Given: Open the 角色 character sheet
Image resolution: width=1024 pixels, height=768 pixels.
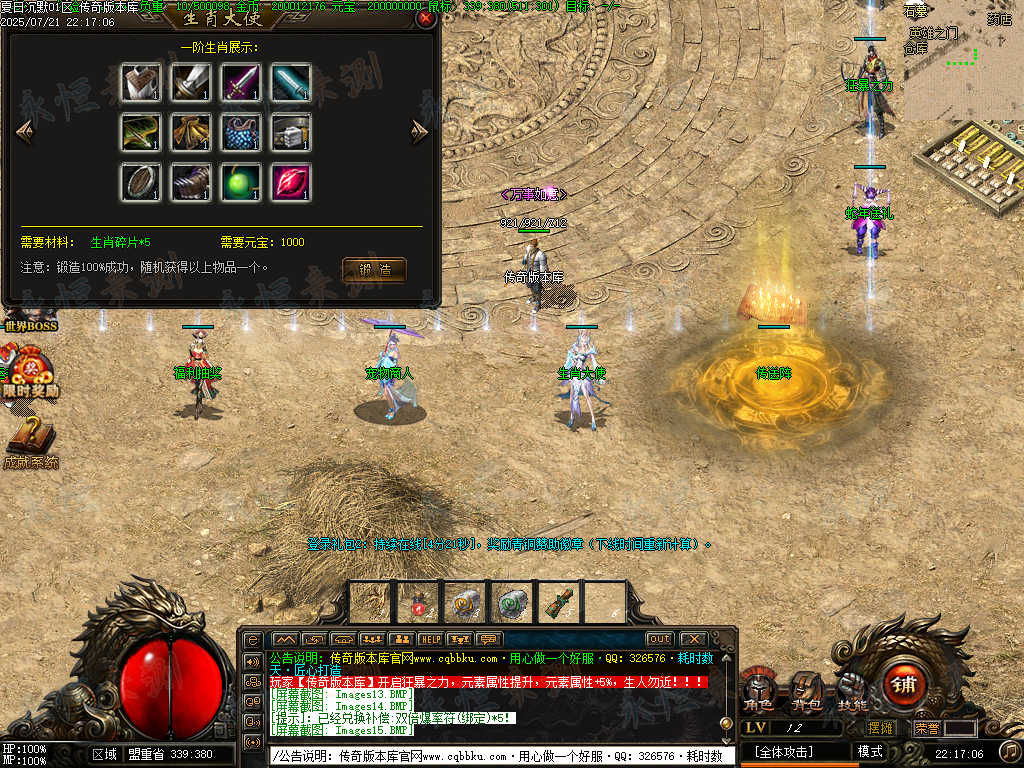Looking at the screenshot, I should coord(758,691).
